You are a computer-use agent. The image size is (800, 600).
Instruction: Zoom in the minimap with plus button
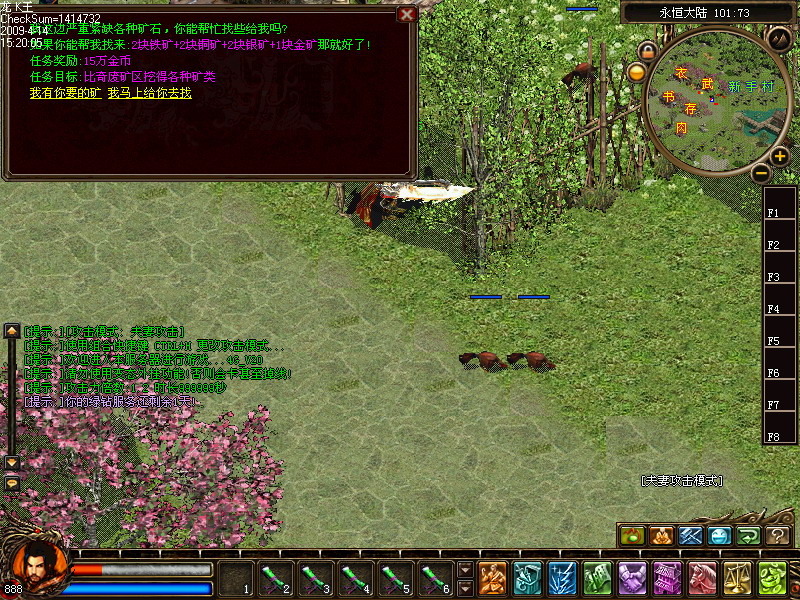[x=780, y=156]
